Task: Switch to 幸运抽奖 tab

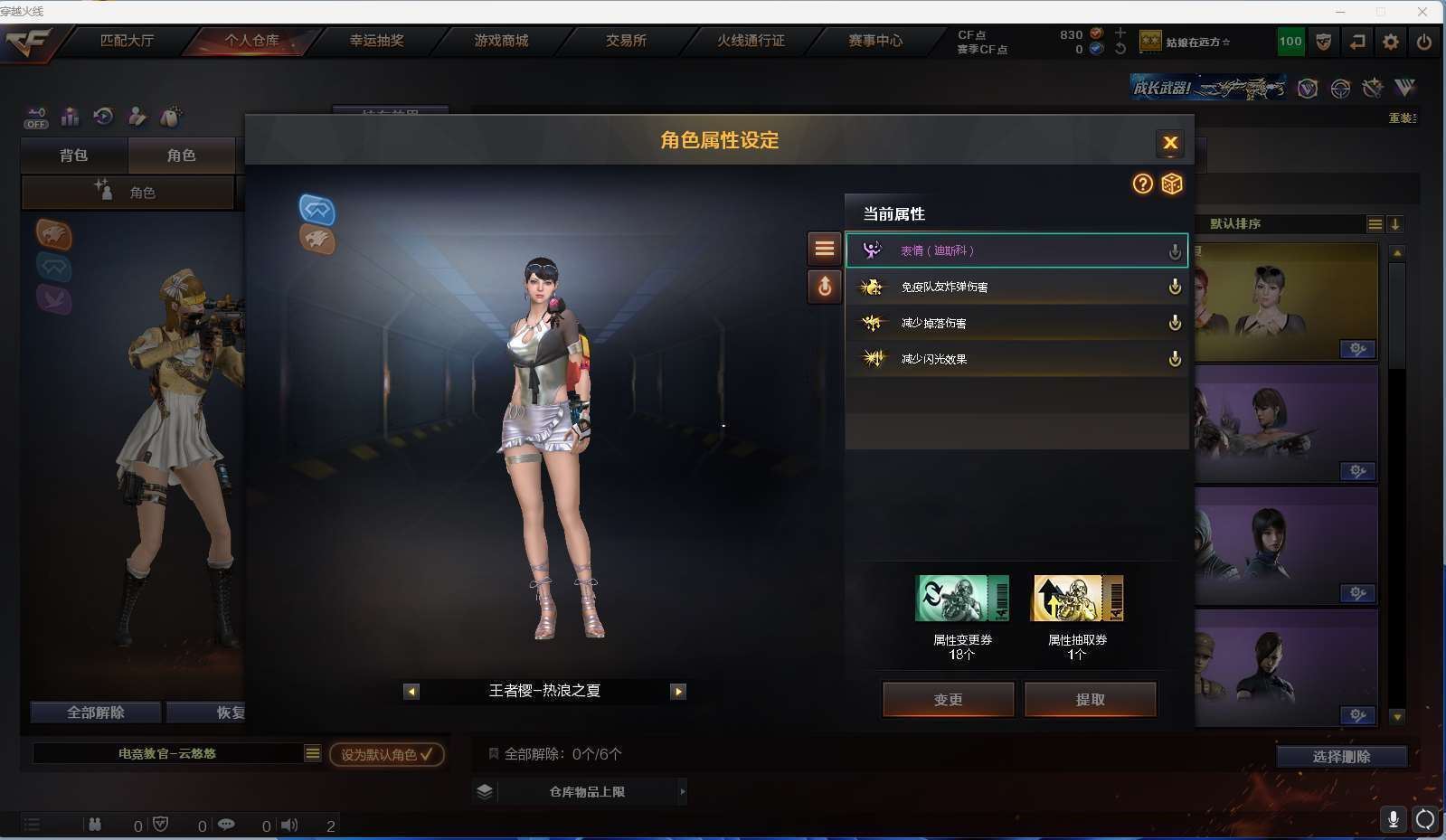Action: (x=377, y=41)
